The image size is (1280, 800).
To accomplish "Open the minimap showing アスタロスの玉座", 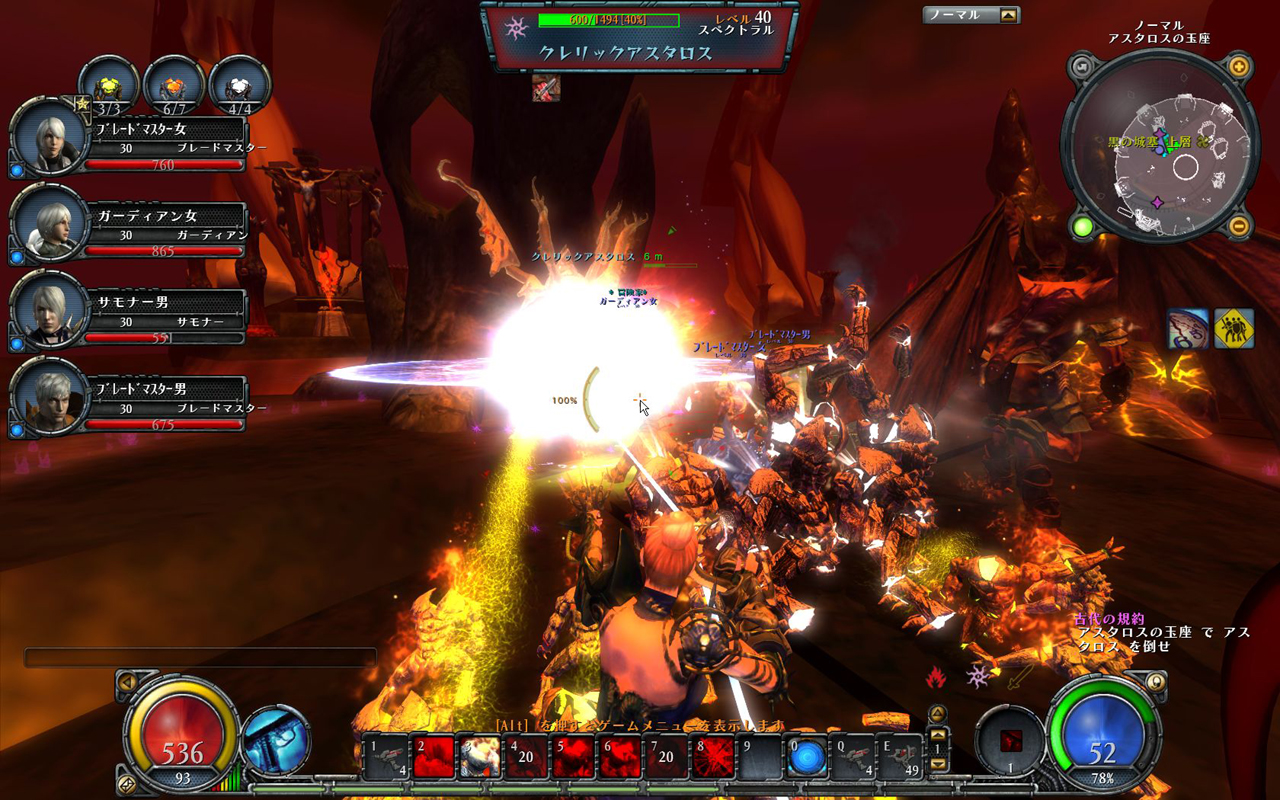I will click(1160, 148).
